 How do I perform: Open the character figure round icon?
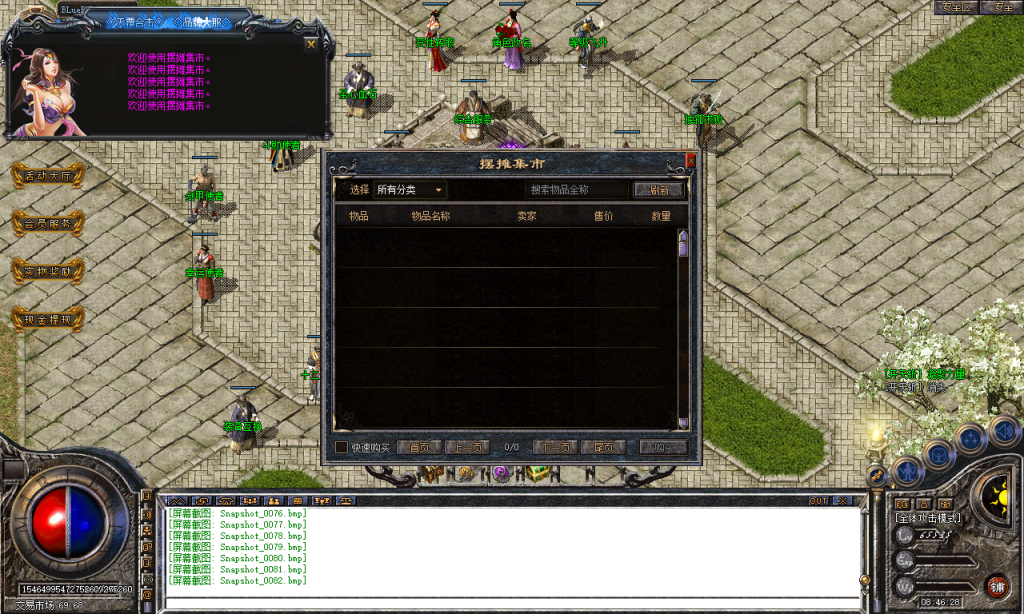click(x=907, y=469)
